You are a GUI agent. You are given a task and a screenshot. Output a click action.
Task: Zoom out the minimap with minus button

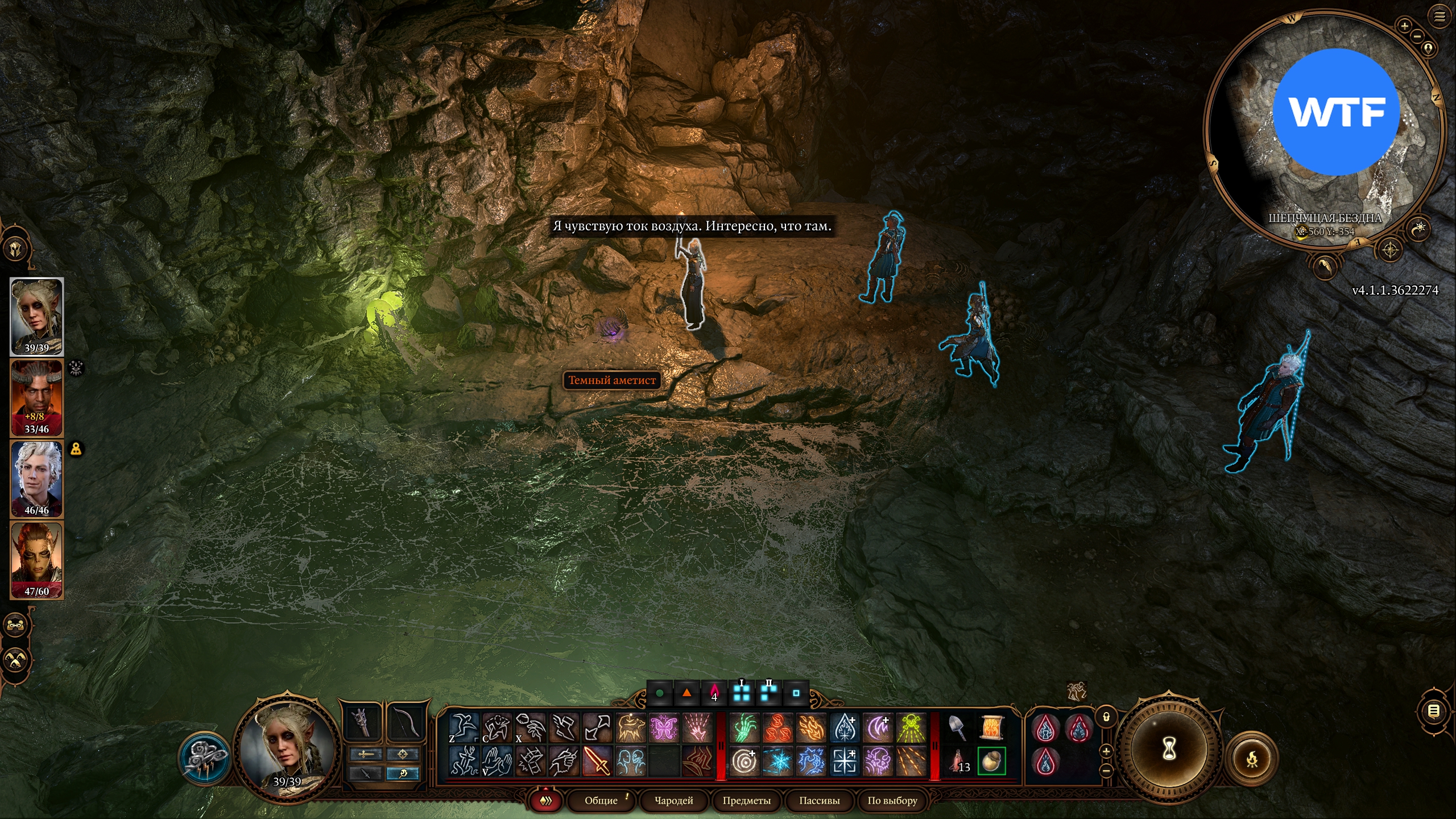point(1417,36)
